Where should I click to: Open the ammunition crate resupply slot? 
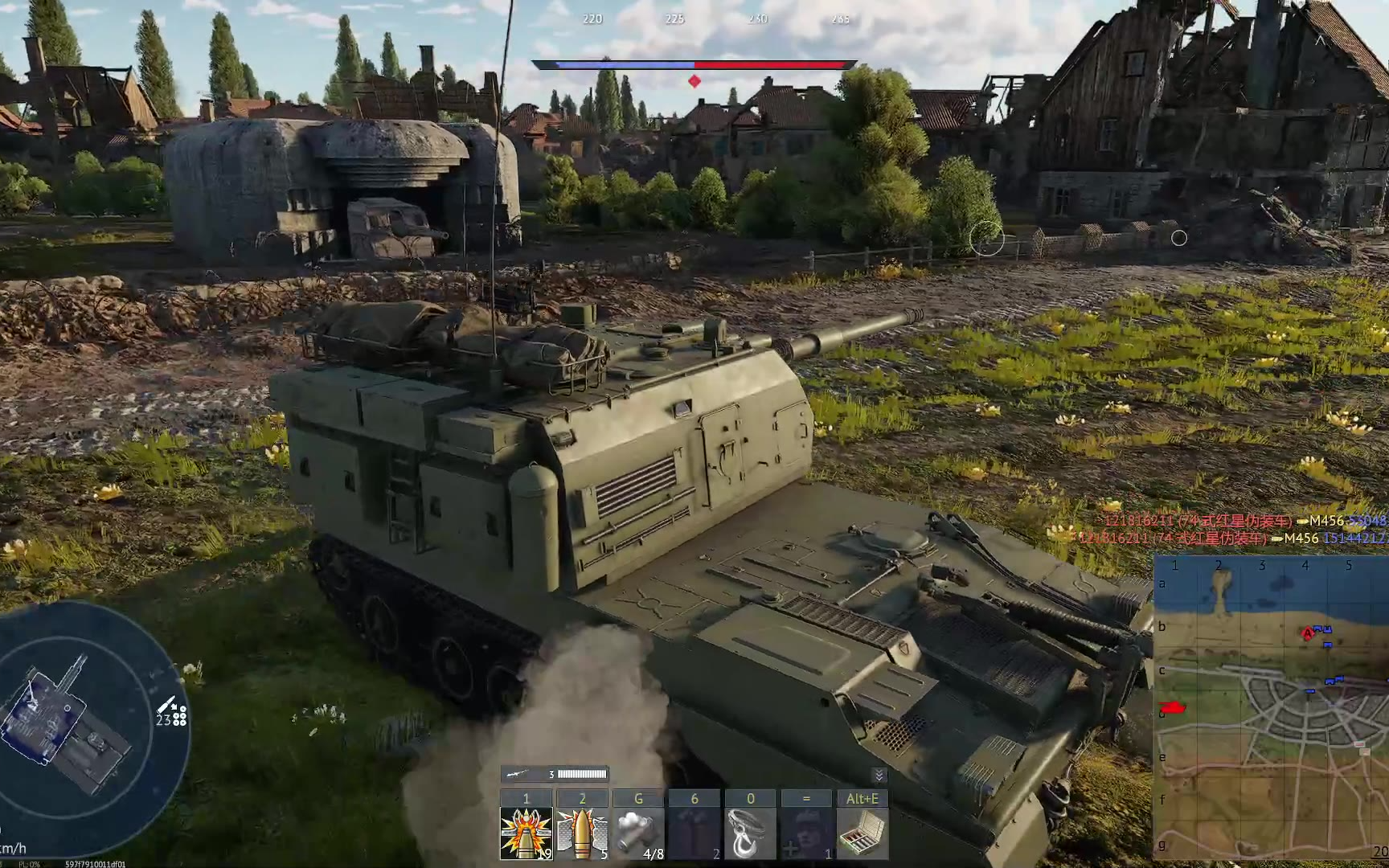click(x=862, y=833)
